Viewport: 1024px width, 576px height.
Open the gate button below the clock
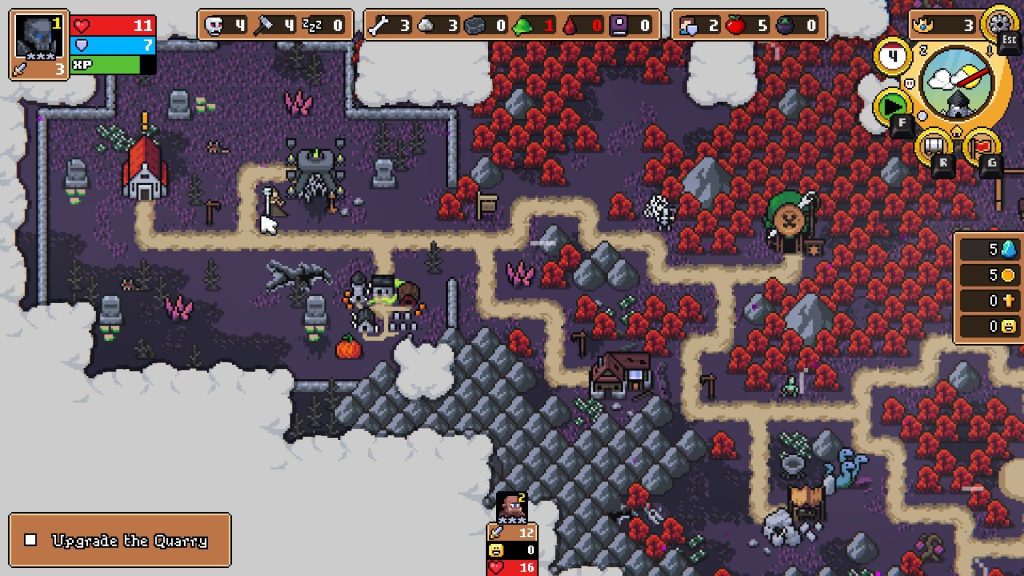pos(936,147)
